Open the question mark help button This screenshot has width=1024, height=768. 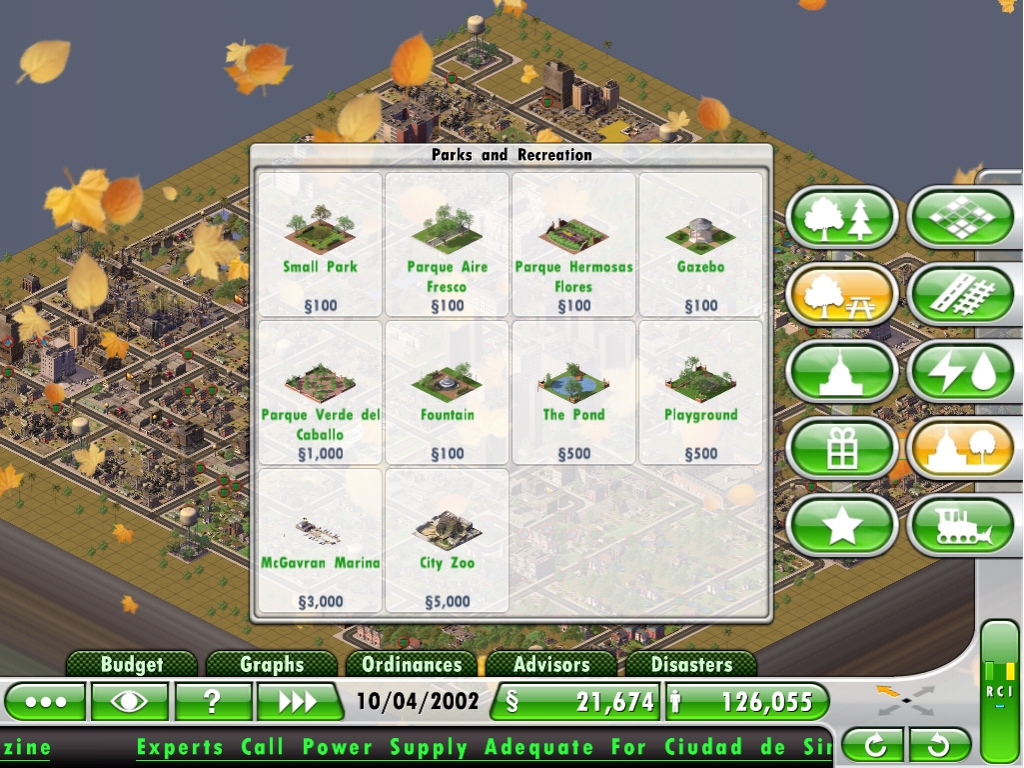tap(213, 702)
